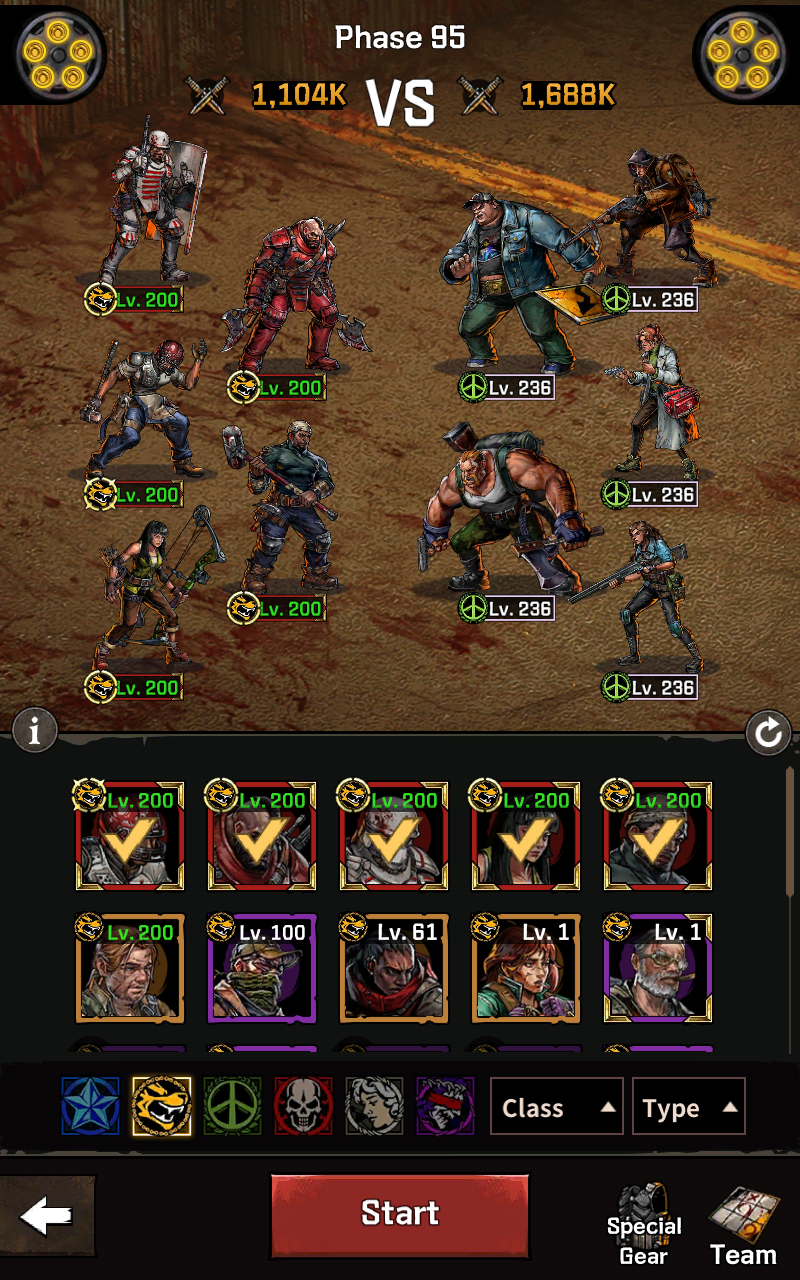The image size is (800, 1280).
Task: Filter heroes by the blue star faction
Action: tap(91, 1106)
